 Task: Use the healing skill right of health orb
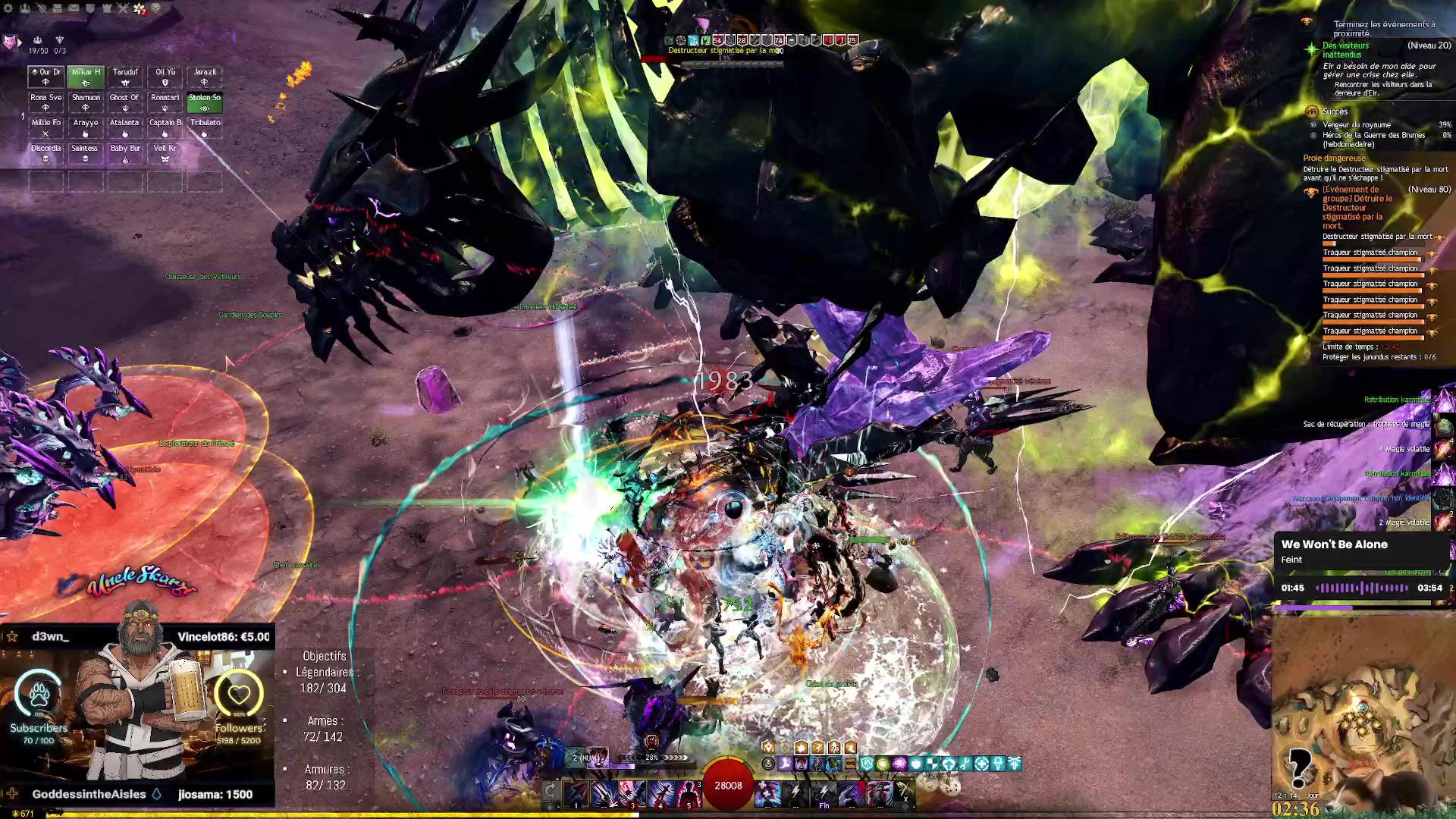pos(767,793)
